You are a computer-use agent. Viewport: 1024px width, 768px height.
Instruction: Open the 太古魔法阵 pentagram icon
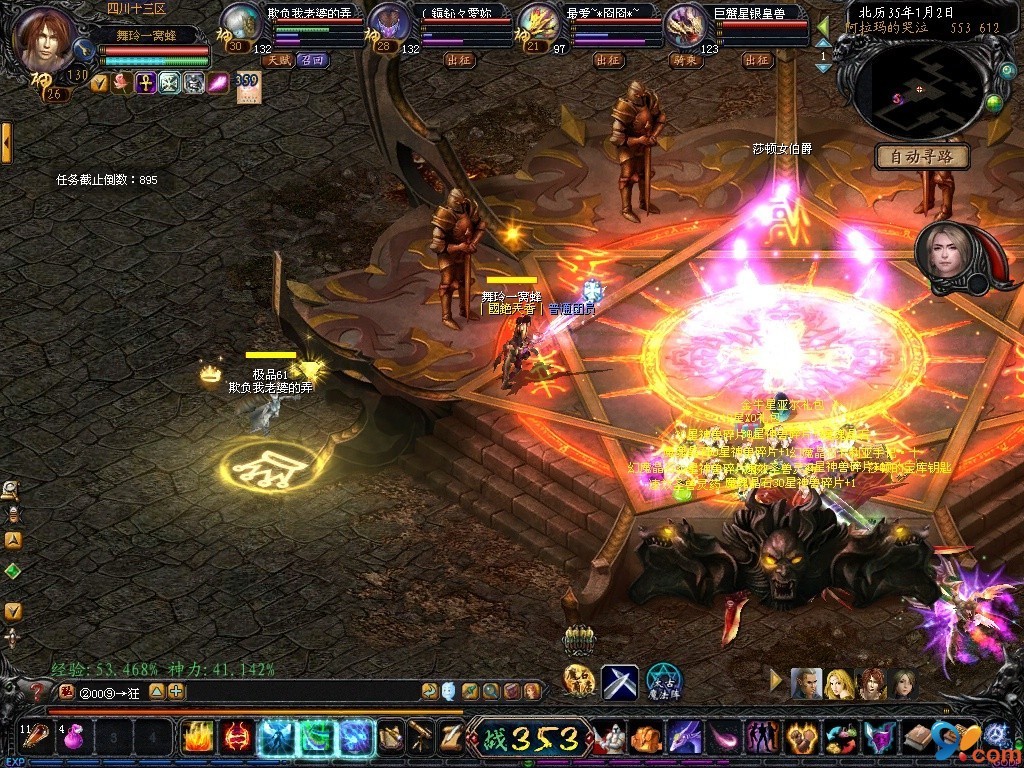click(x=664, y=681)
